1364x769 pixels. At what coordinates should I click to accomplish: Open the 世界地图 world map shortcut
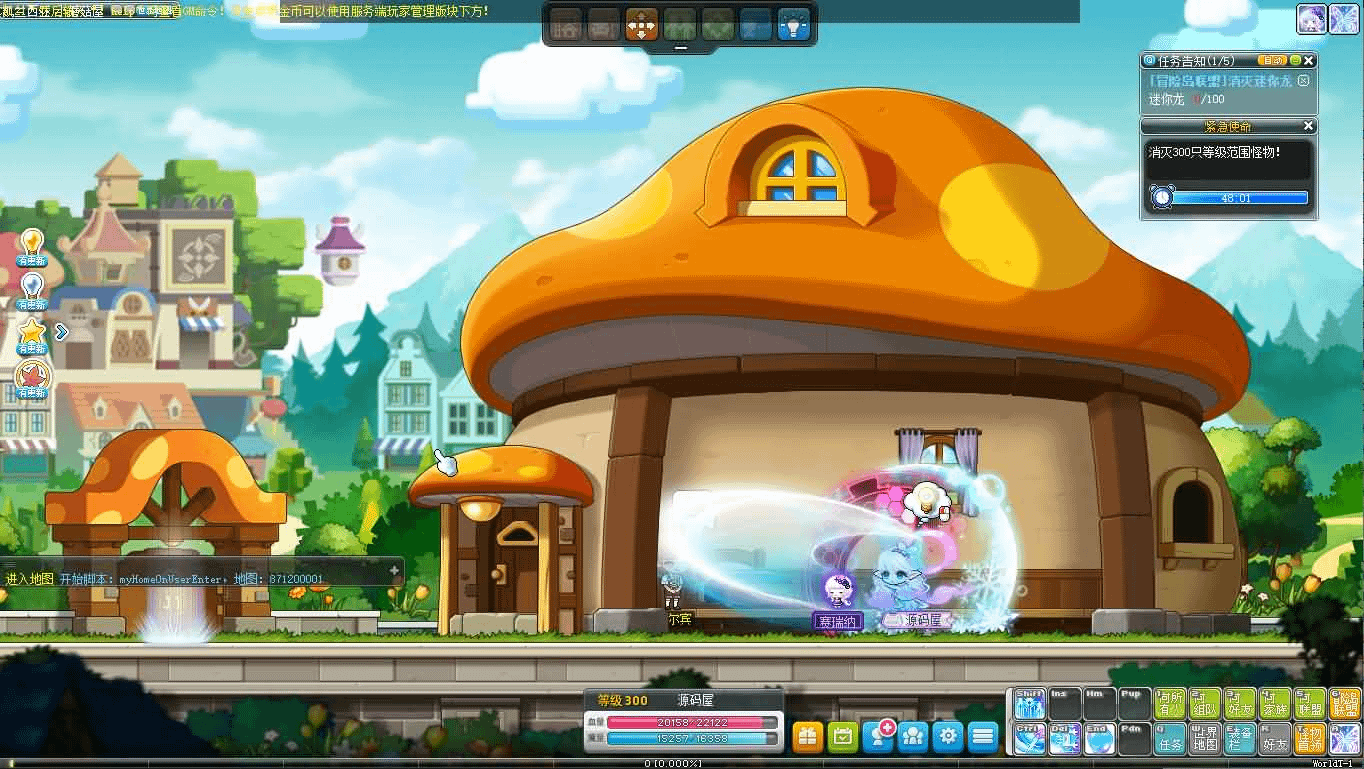[x=1205, y=739]
